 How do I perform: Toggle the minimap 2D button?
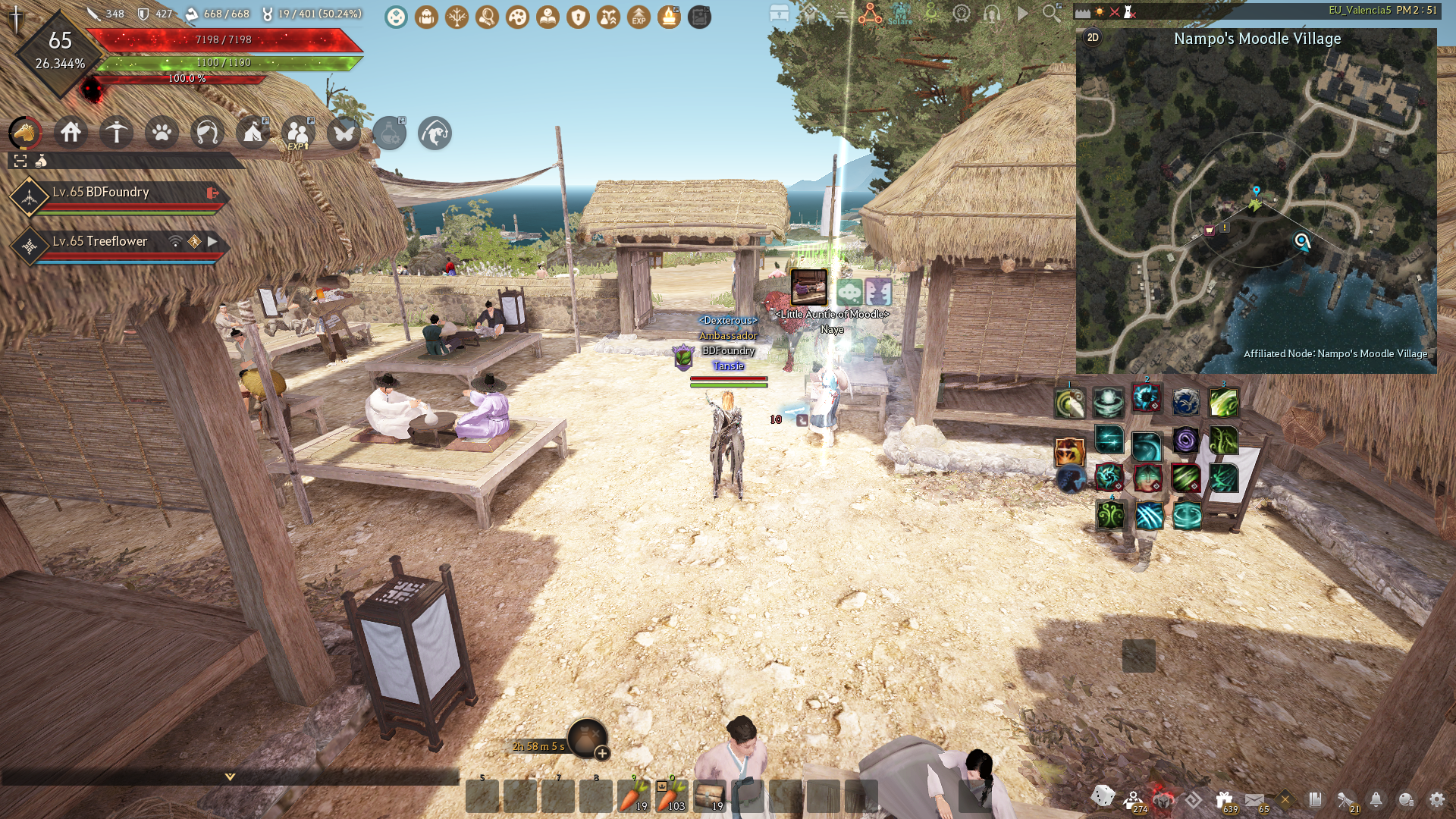1093,38
